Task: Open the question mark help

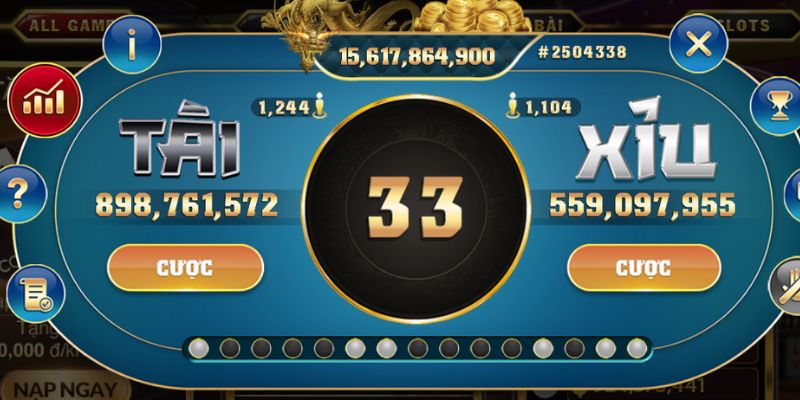Action: [19, 190]
